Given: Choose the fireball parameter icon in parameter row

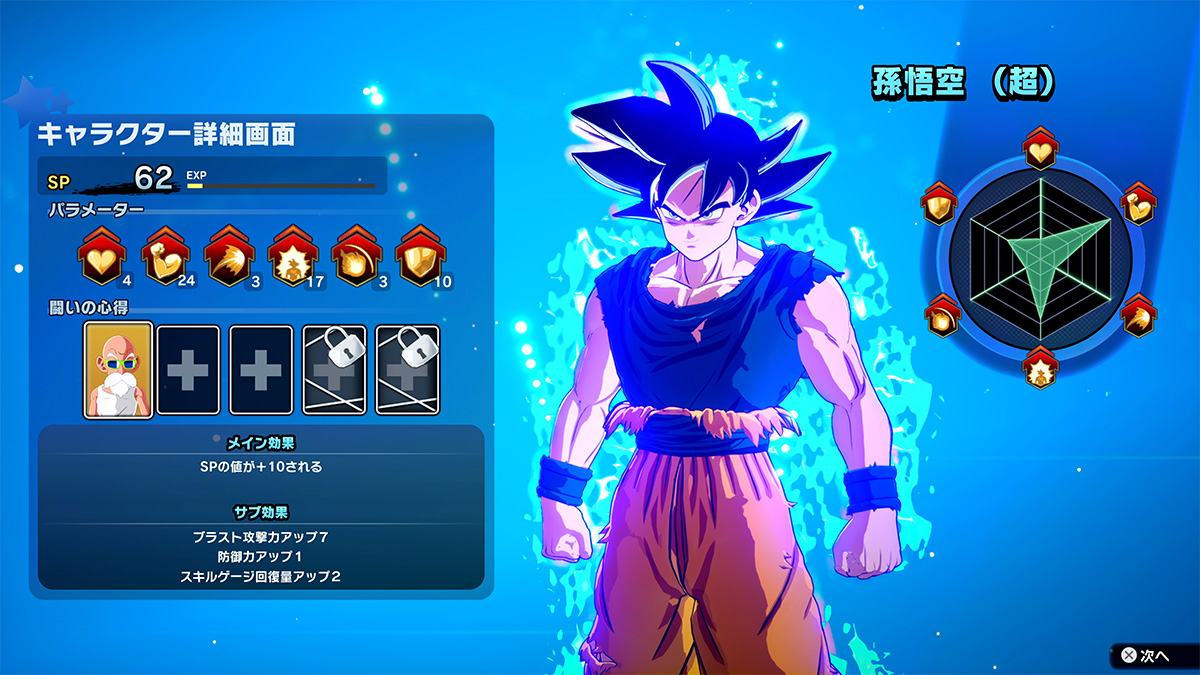Looking at the screenshot, I should point(356,259).
